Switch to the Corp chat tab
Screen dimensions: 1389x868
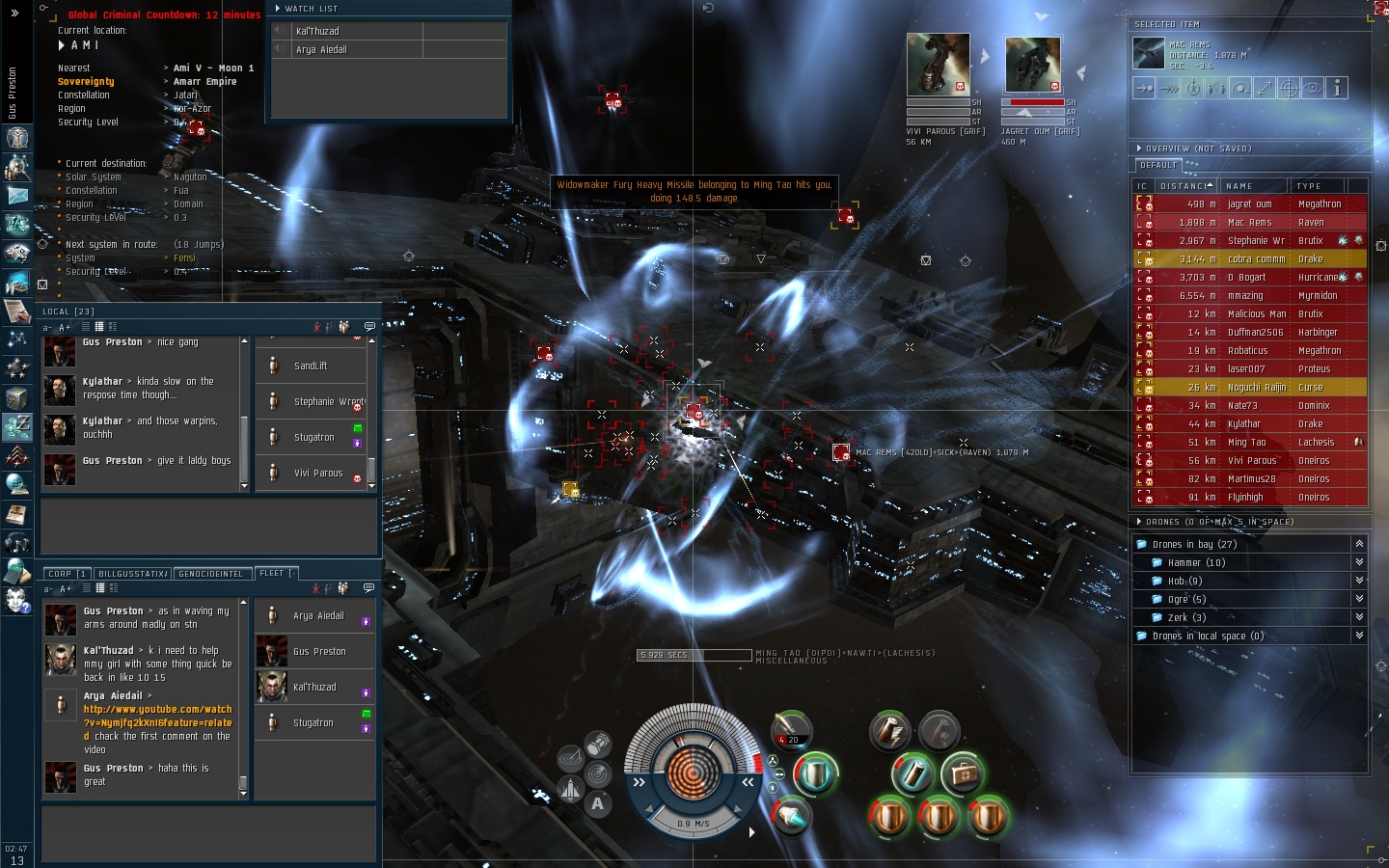(67, 574)
